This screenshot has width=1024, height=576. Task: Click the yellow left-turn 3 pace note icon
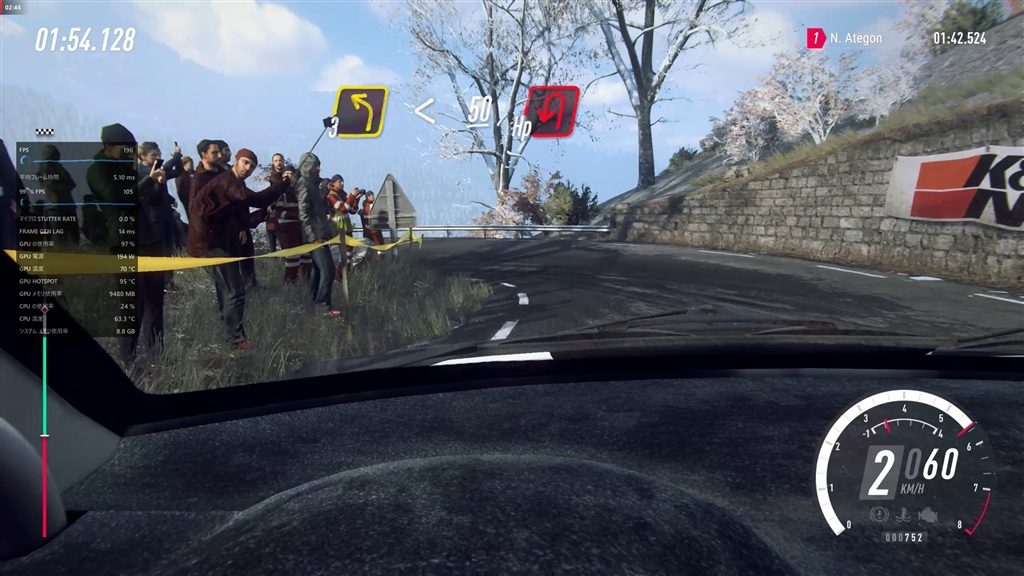[360, 111]
